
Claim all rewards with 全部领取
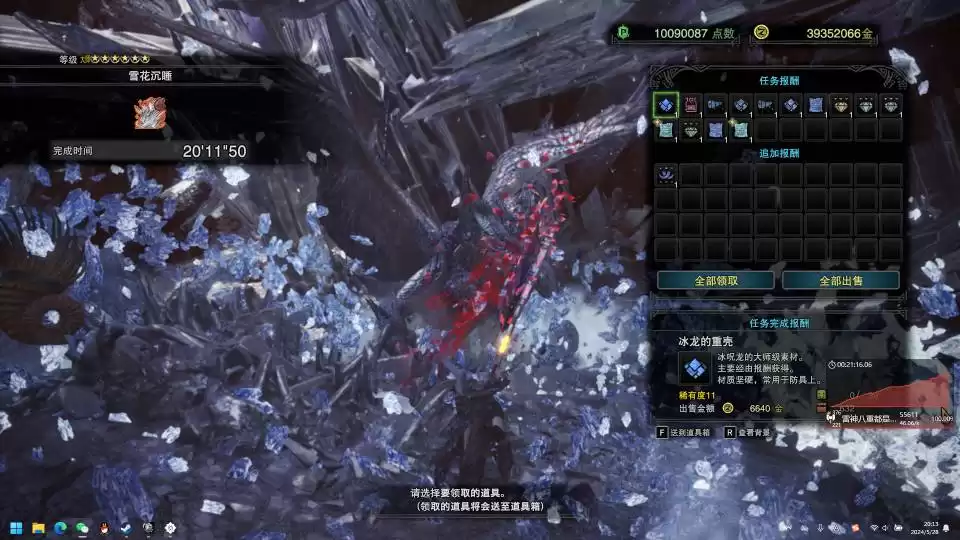[x=716, y=280]
